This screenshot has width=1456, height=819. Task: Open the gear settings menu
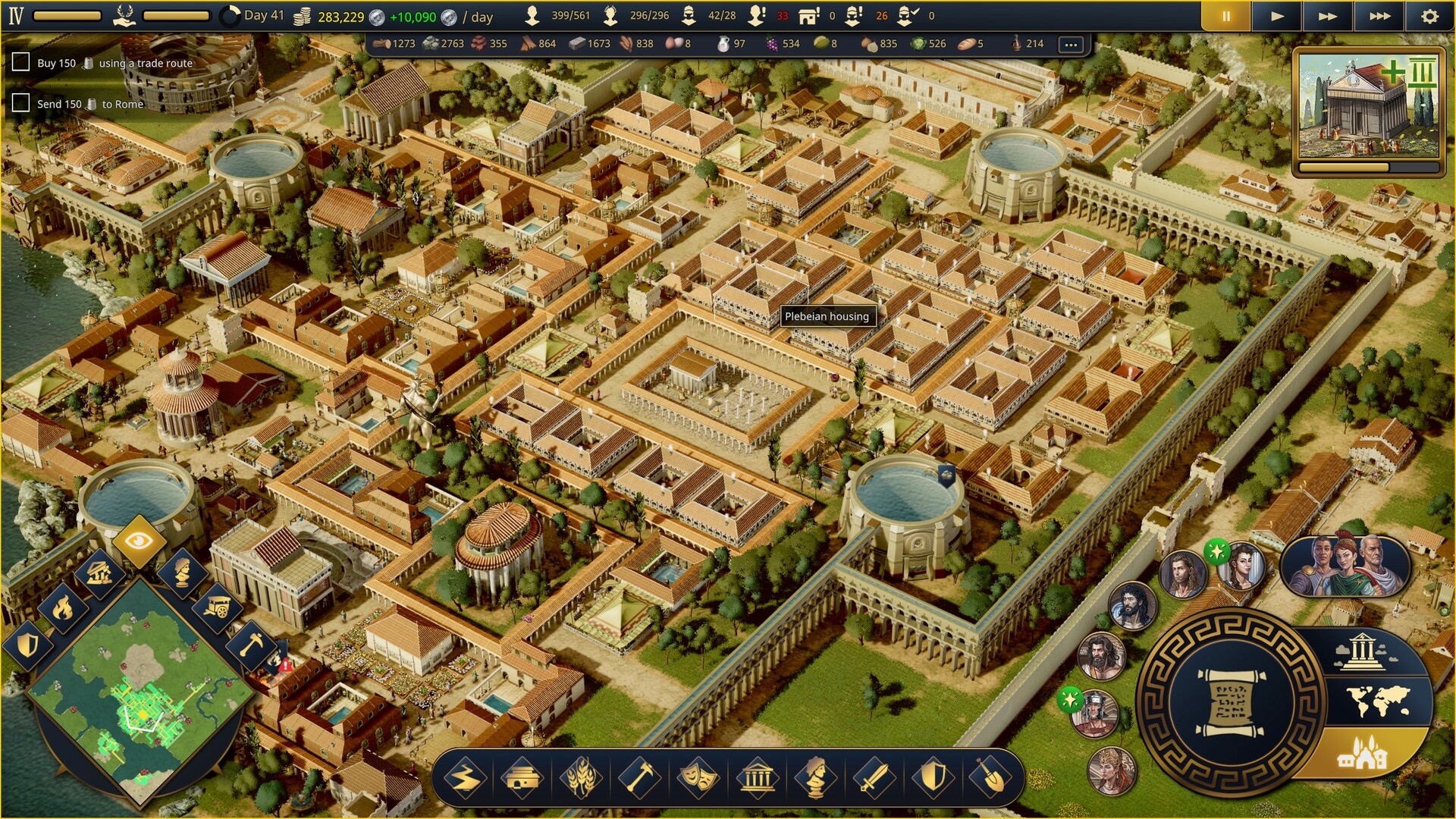pyautogui.click(x=1429, y=16)
